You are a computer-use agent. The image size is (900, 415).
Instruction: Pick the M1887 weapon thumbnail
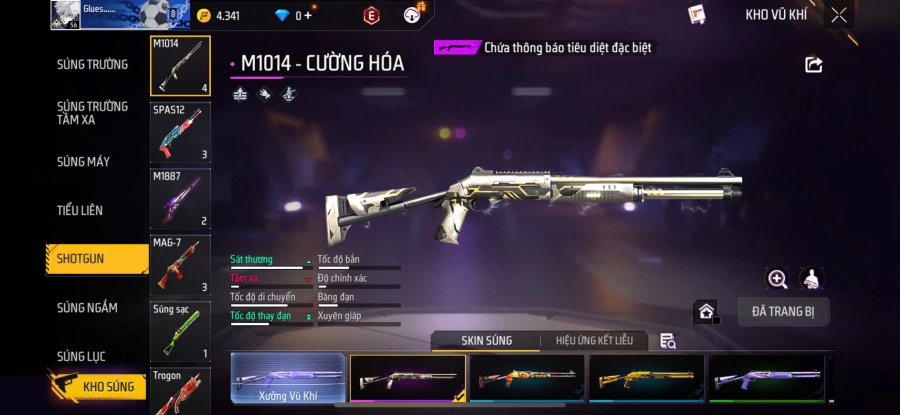tap(180, 198)
